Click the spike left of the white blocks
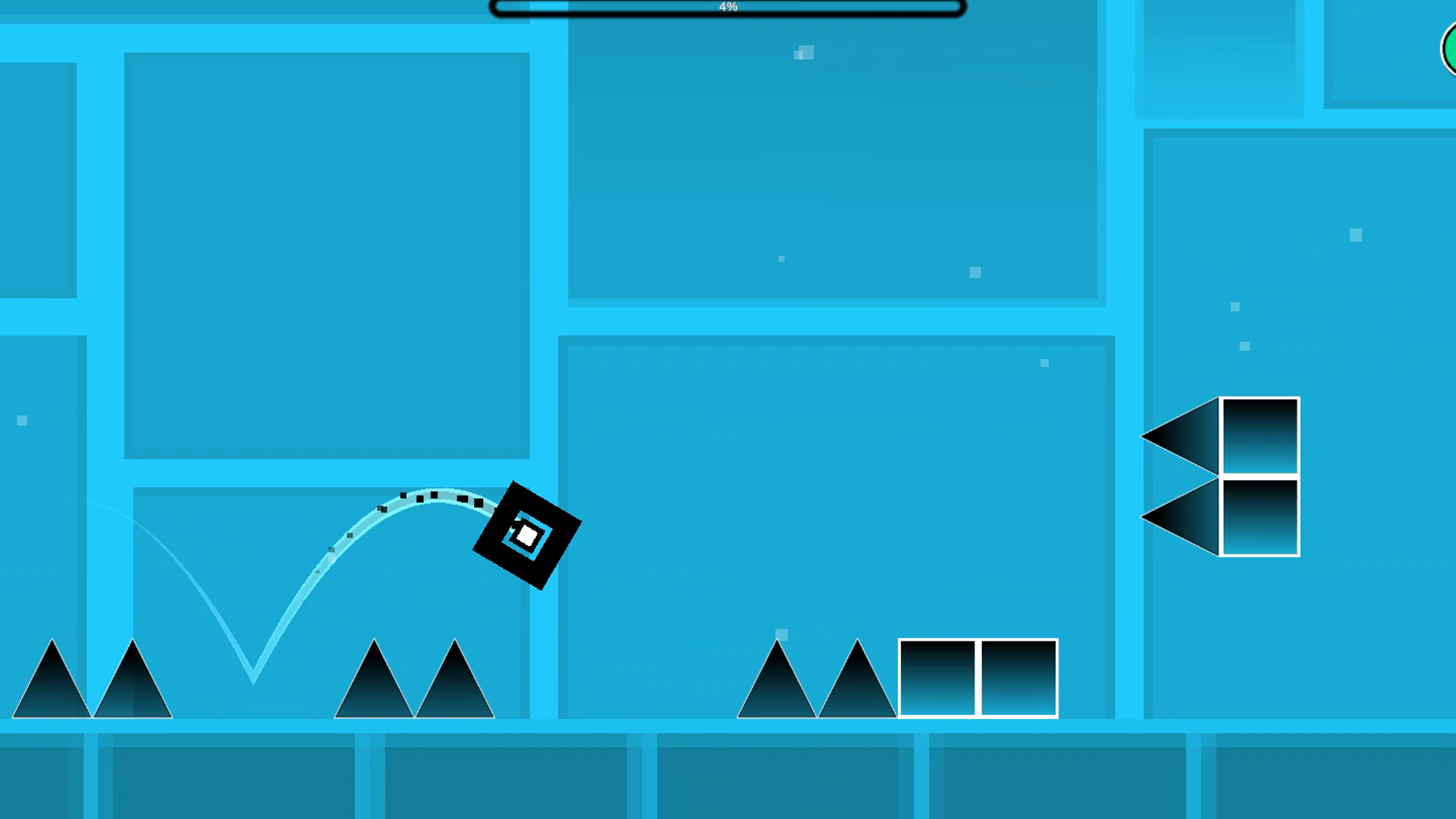Viewport: 1456px width, 819px height. tap(857, 686)
